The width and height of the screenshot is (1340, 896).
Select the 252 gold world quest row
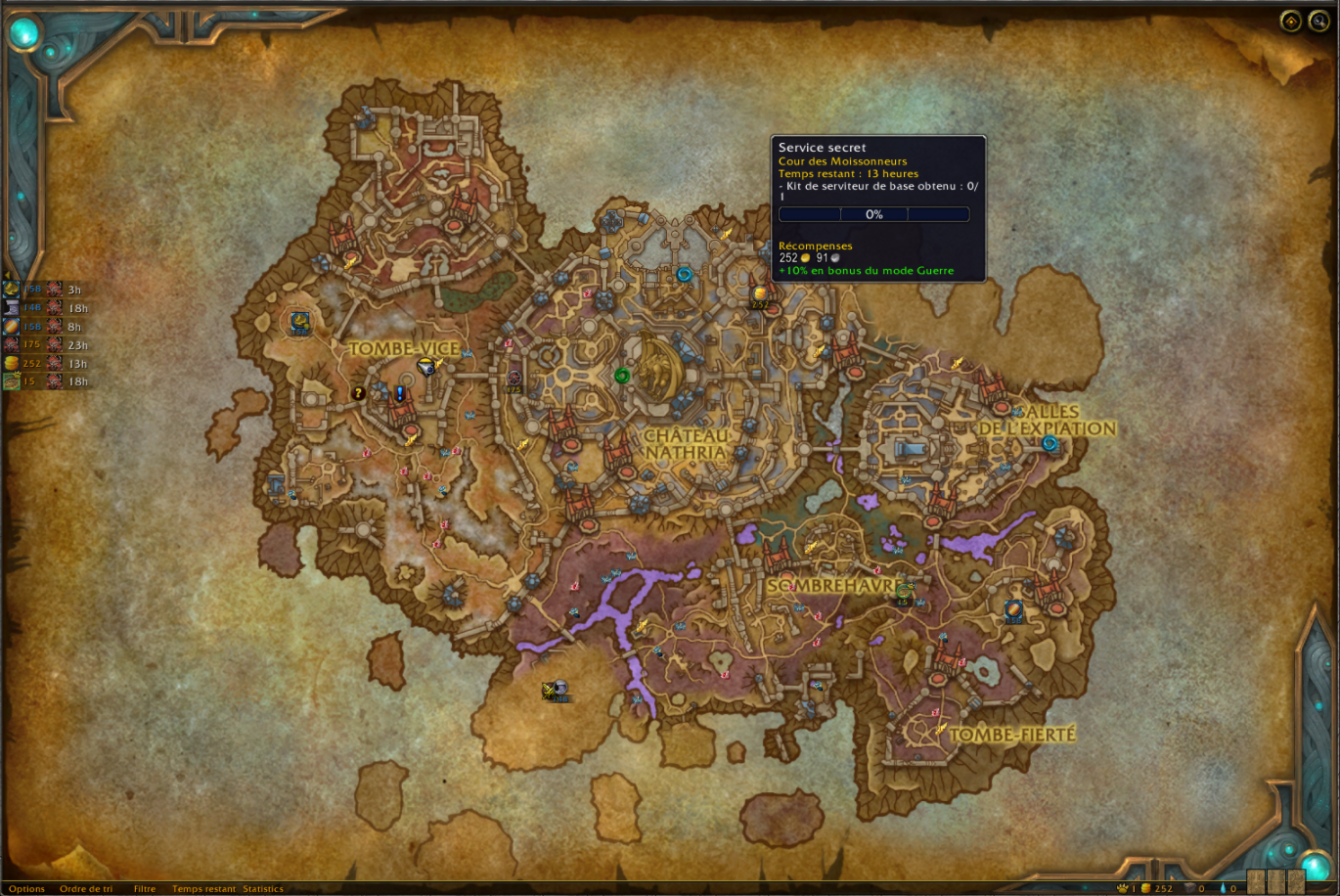pyautogui.click(x=46, y=363)
